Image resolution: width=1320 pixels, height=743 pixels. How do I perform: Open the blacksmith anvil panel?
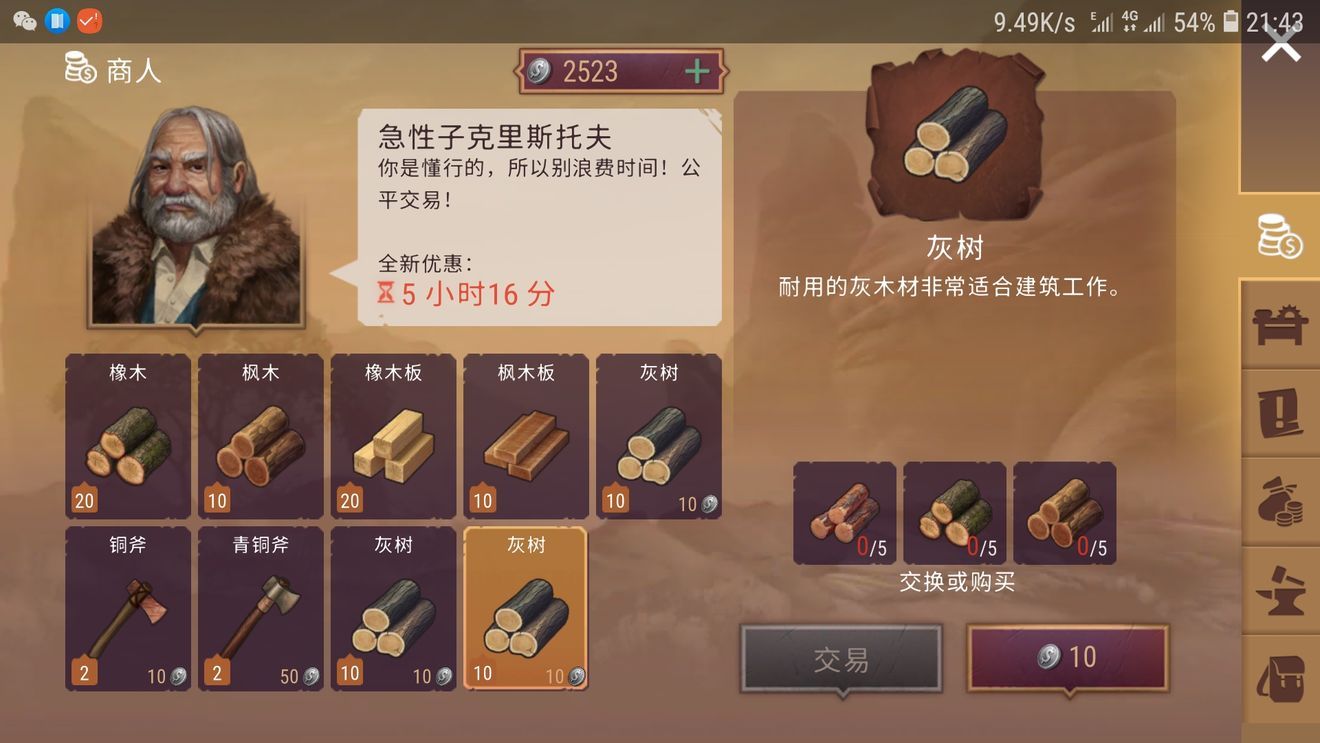[1281, 590]
